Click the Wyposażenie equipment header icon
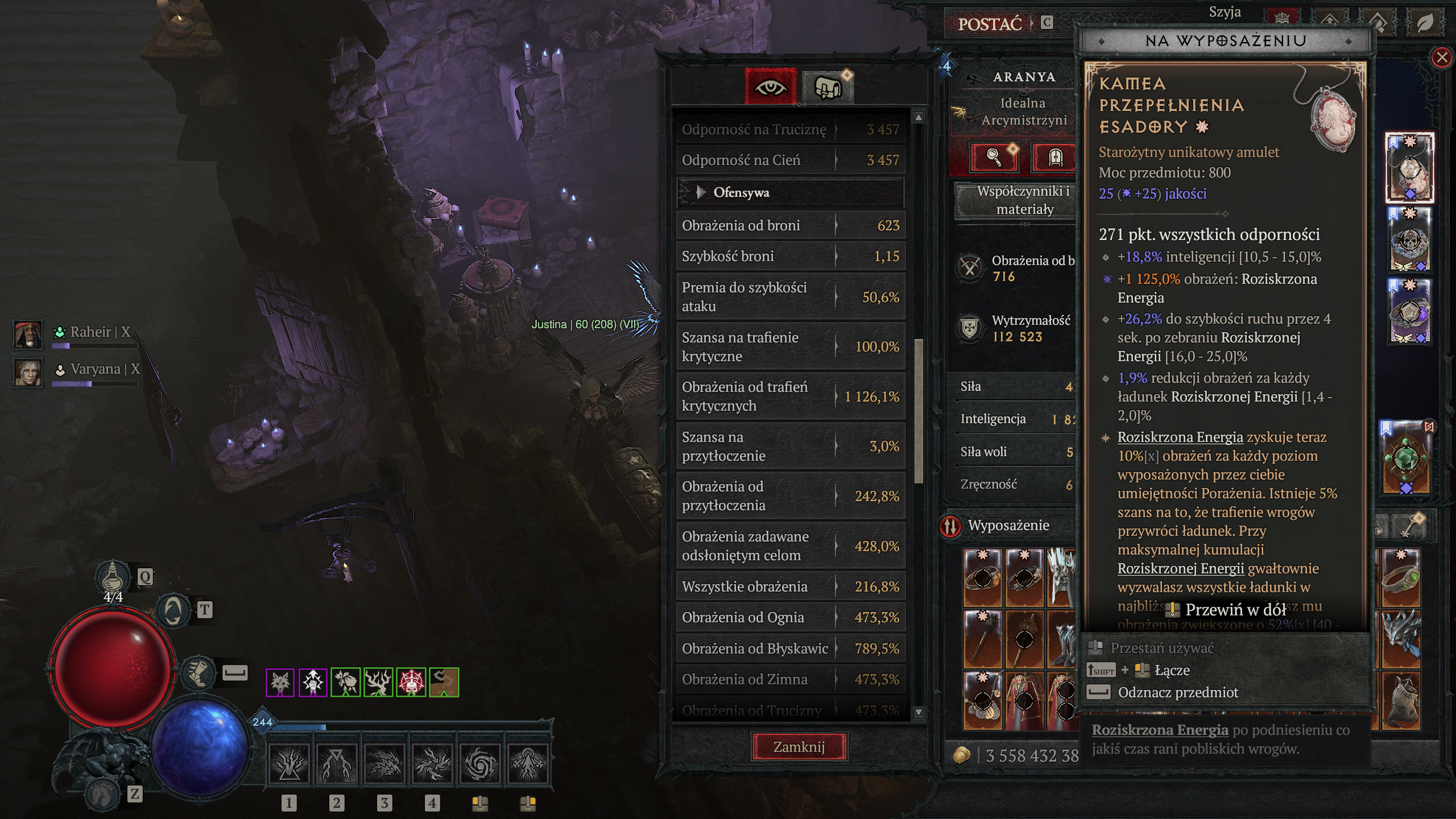1456x819 pixels. [x=950, y=526]
